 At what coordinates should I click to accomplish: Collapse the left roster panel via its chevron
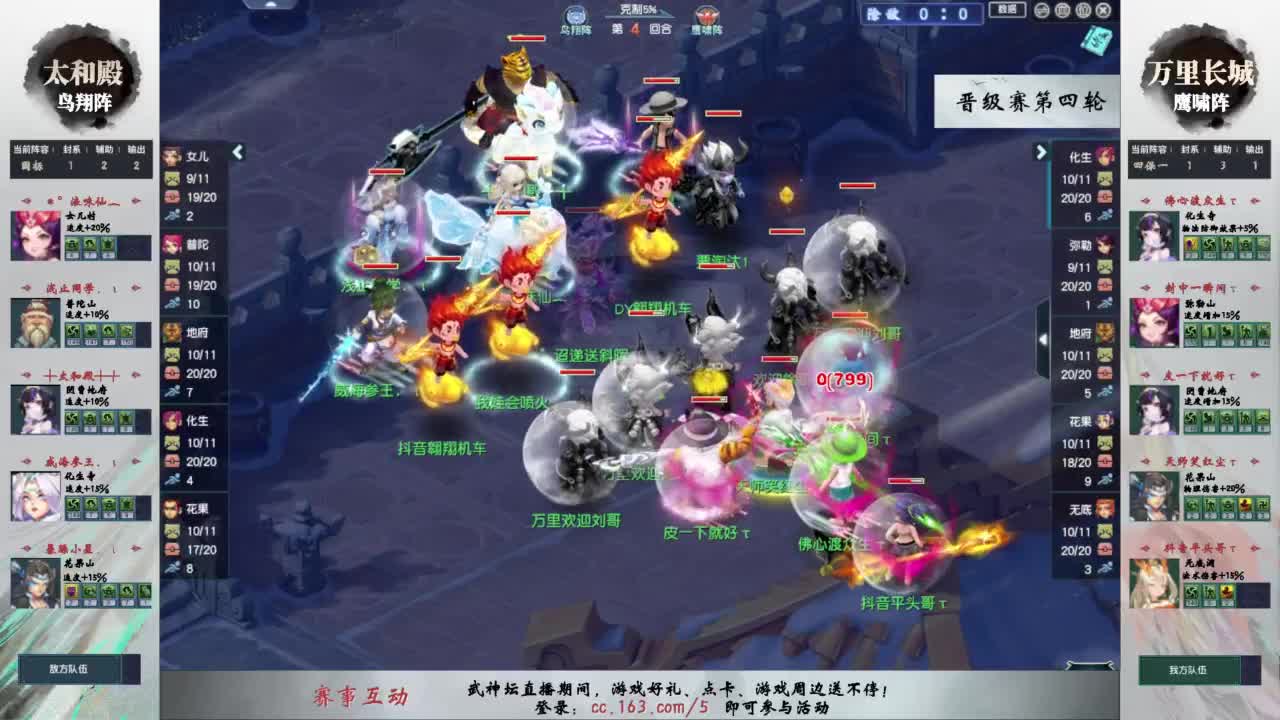click(237, 151)
